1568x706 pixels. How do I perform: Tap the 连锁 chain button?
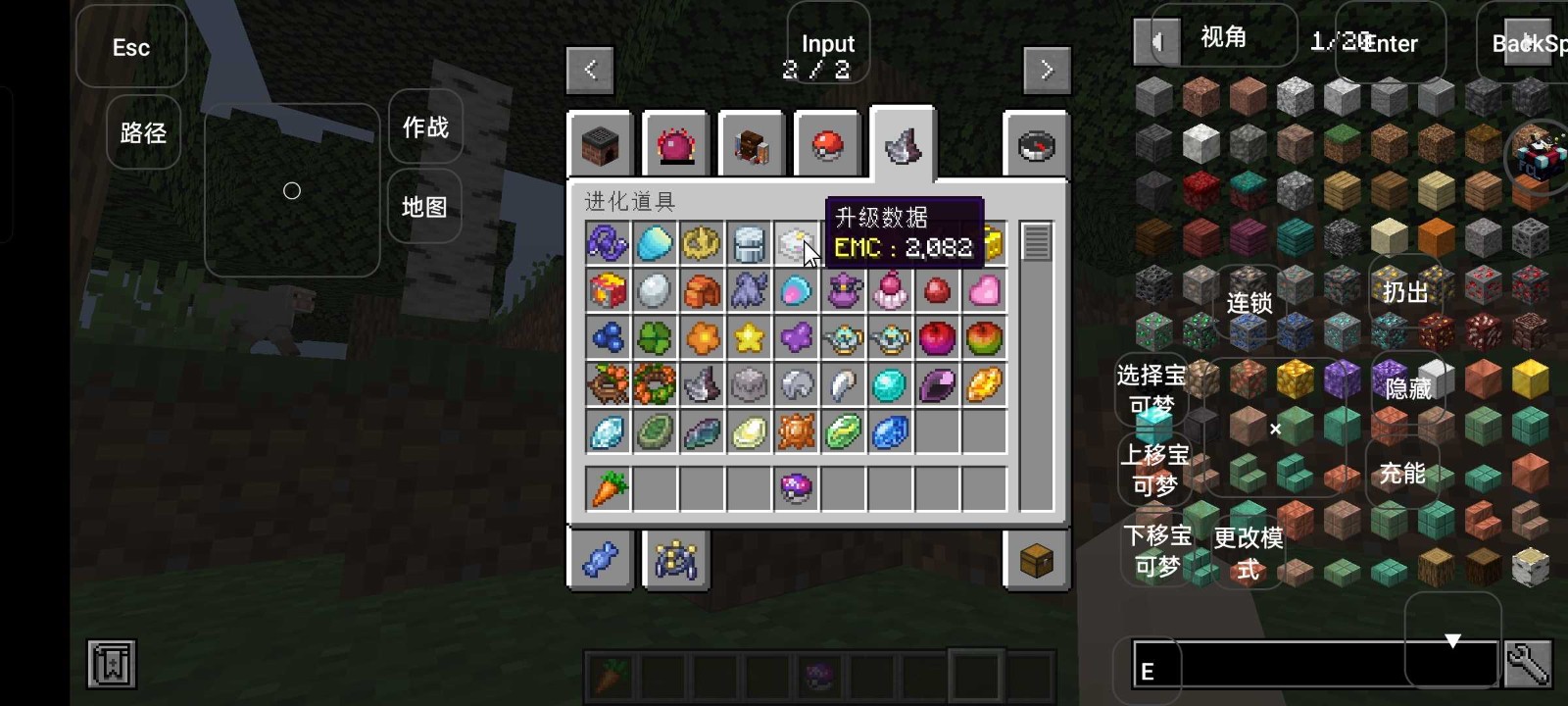tap(1249, 303)
